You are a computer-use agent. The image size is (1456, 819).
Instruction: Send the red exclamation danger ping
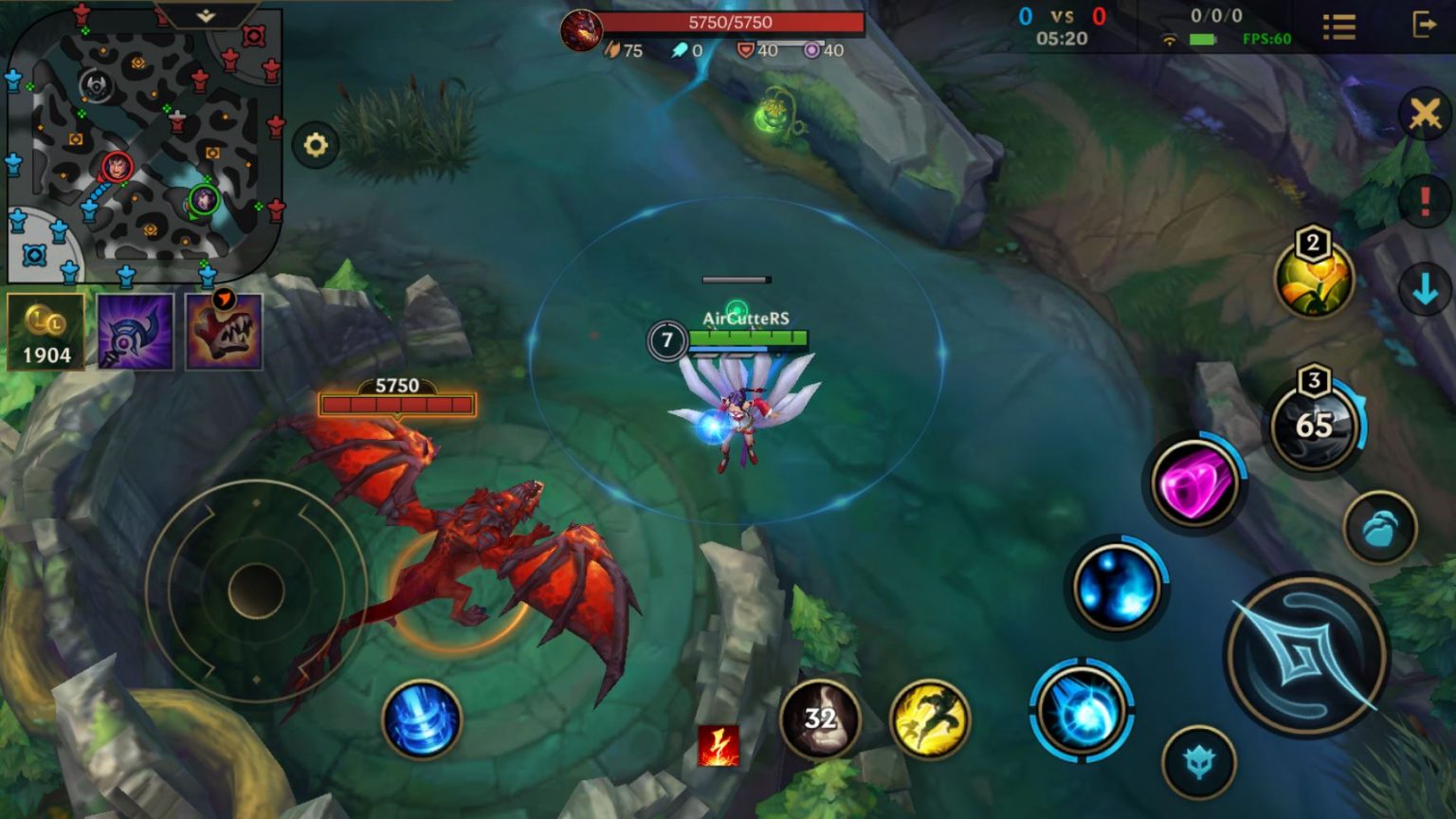tap(1425, 202)
